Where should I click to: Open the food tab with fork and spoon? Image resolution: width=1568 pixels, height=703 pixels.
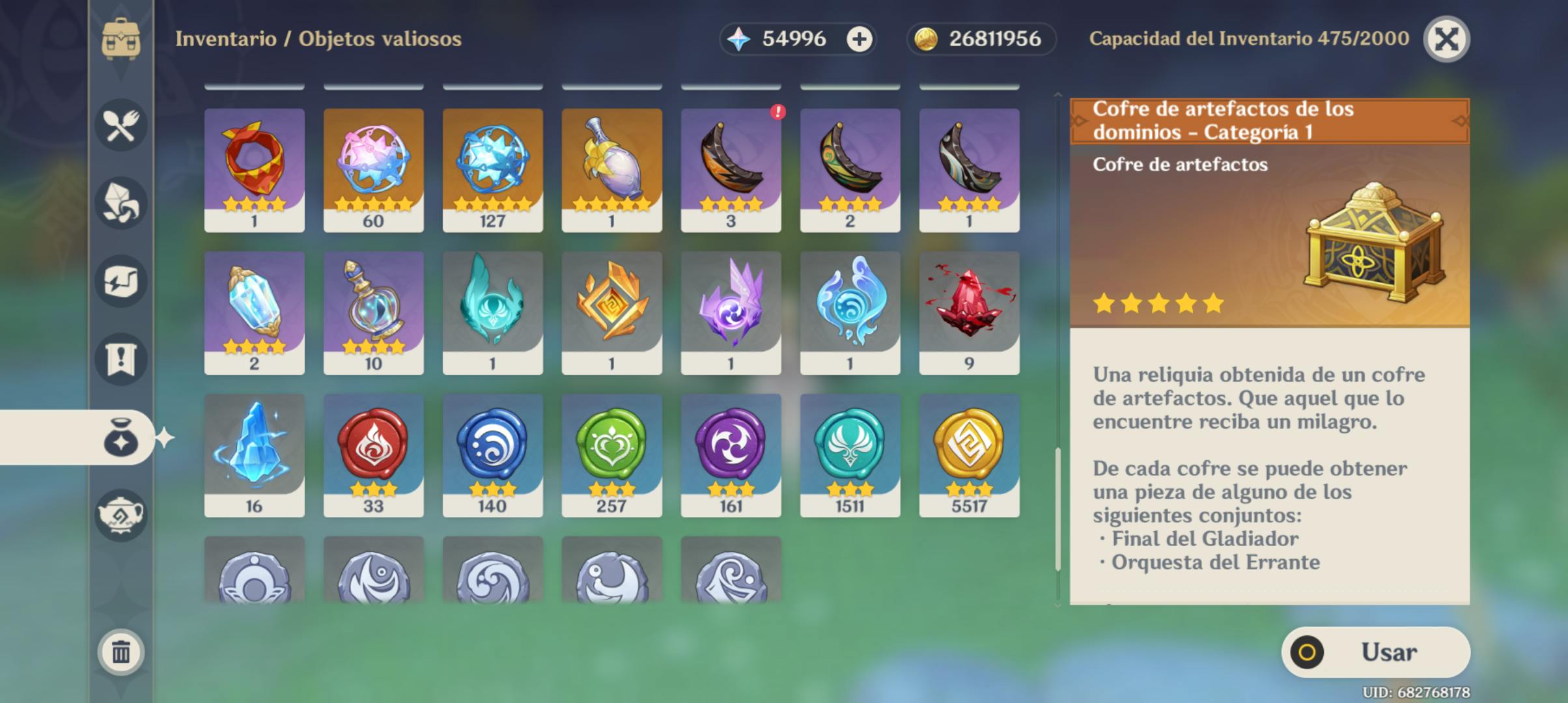pyautogui.click(x=121, y=125)
